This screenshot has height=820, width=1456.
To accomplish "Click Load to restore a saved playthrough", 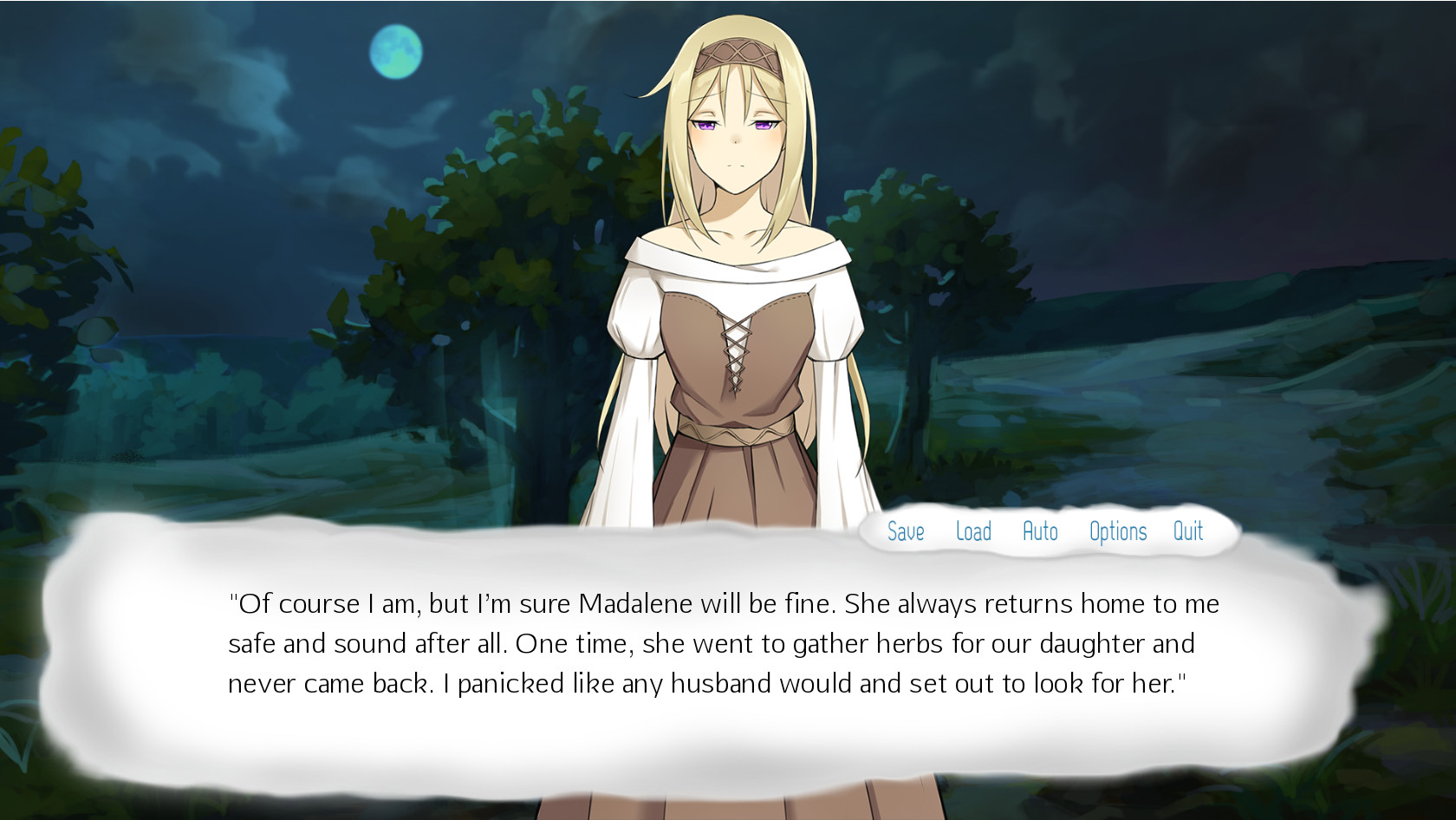I will point(974,531).
